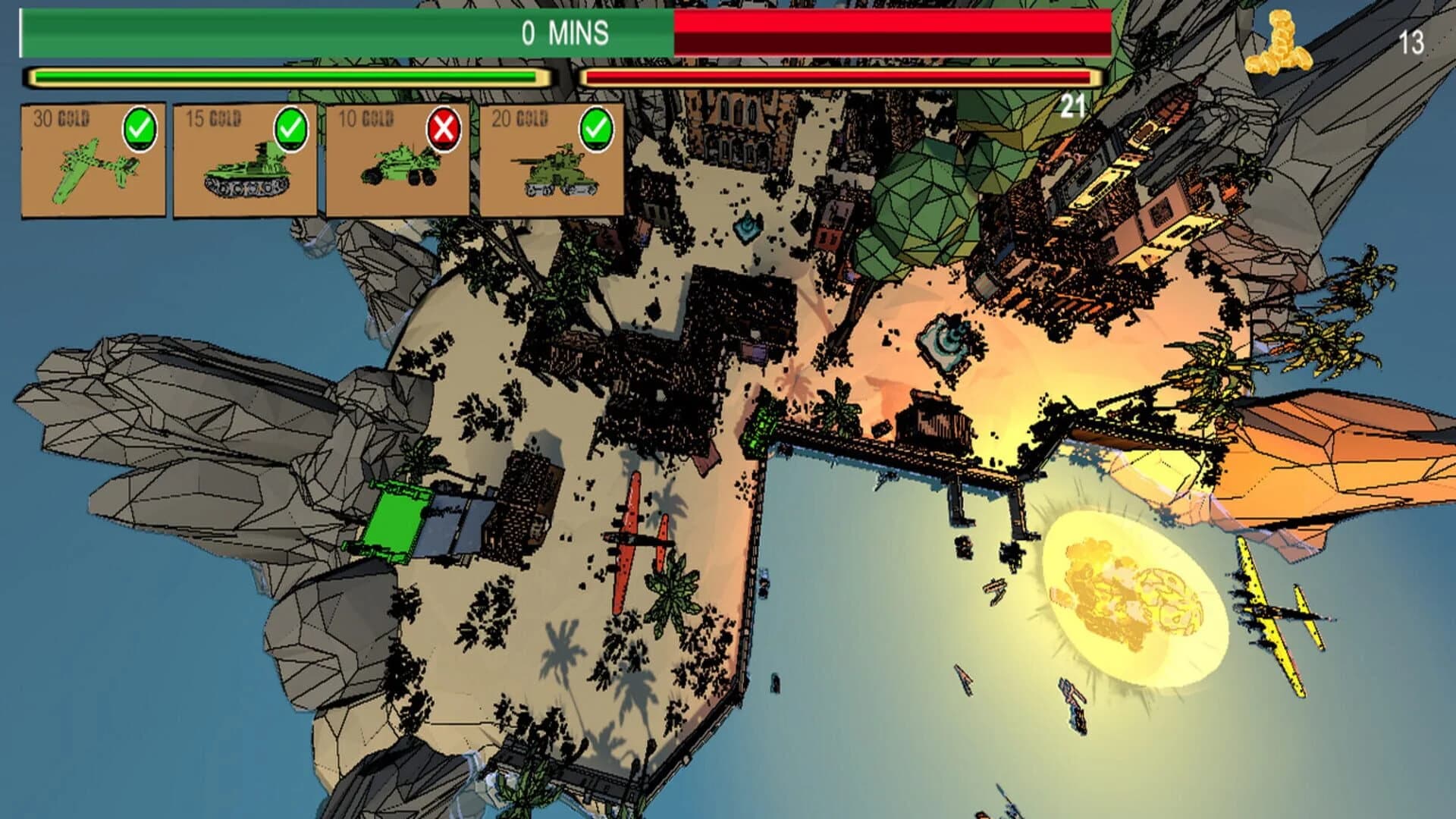
Task: Click the green checkmark on the 15 gold card
Action: pyautogui.click(x=290, y=129)
